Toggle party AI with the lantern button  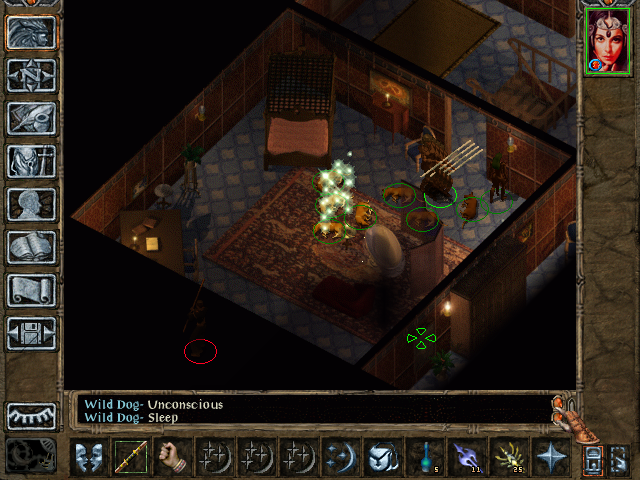[593, 459]
